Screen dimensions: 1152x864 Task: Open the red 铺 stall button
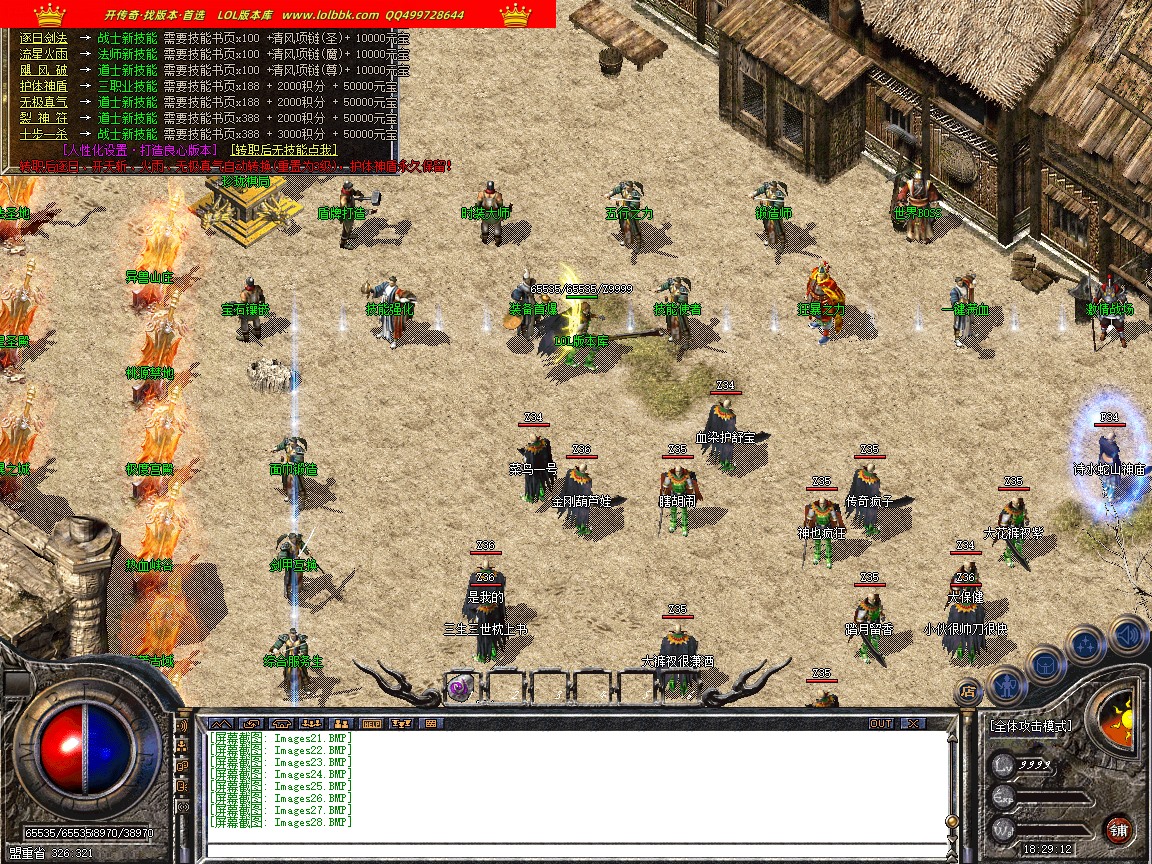click(x=1119, y=829)
